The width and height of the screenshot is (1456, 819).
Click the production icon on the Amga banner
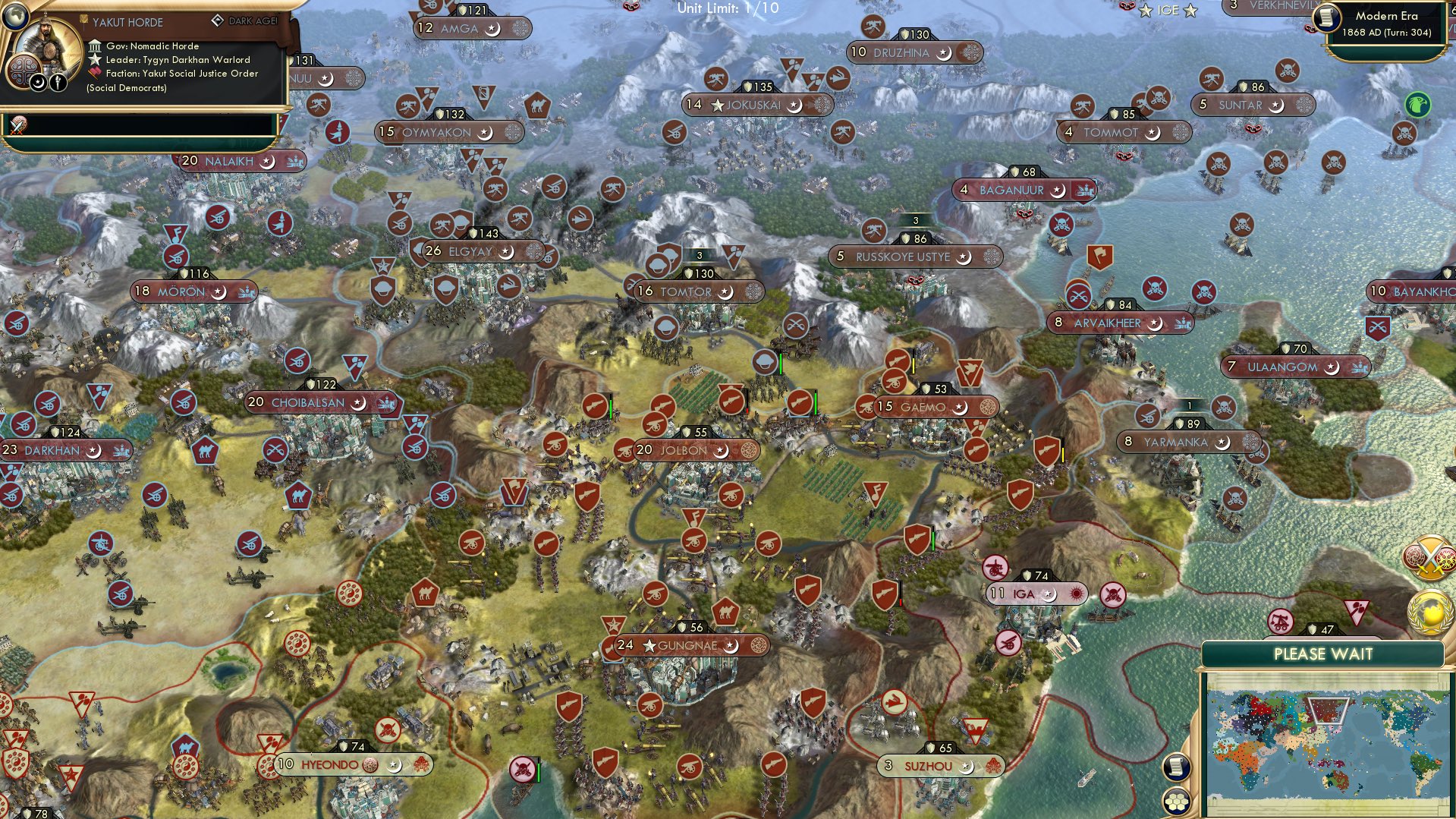click(519, 28)
